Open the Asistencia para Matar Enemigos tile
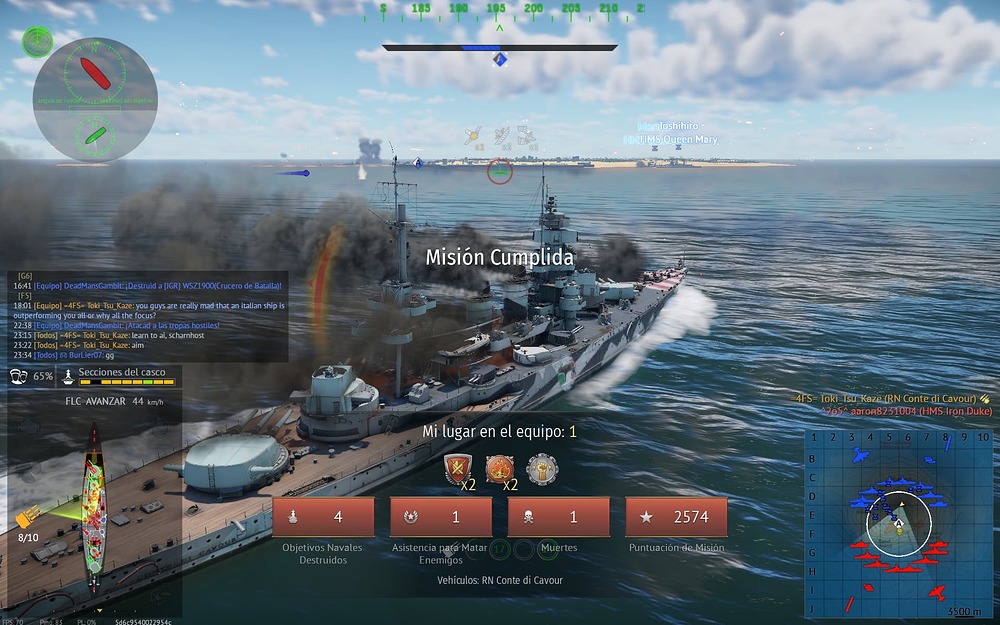Viewport: 1000px width, 625px height. click(x=441, y=517)
